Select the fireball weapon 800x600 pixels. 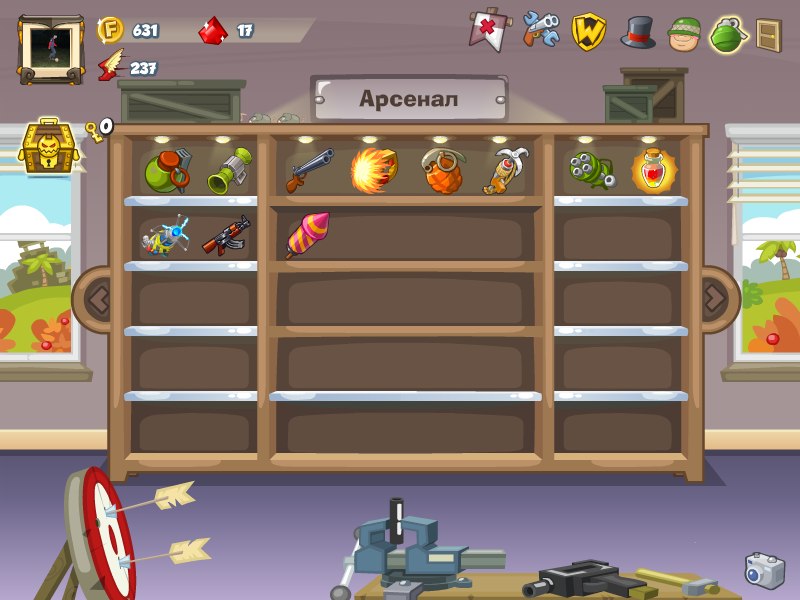pos(374,170)
